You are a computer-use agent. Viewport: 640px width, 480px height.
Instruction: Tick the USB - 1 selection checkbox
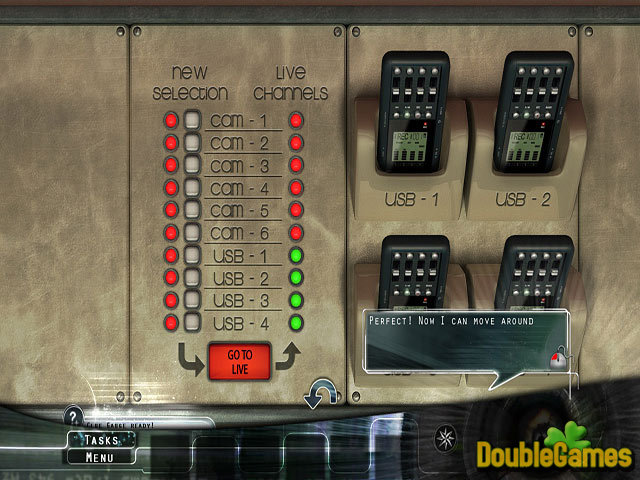[192, 256]
